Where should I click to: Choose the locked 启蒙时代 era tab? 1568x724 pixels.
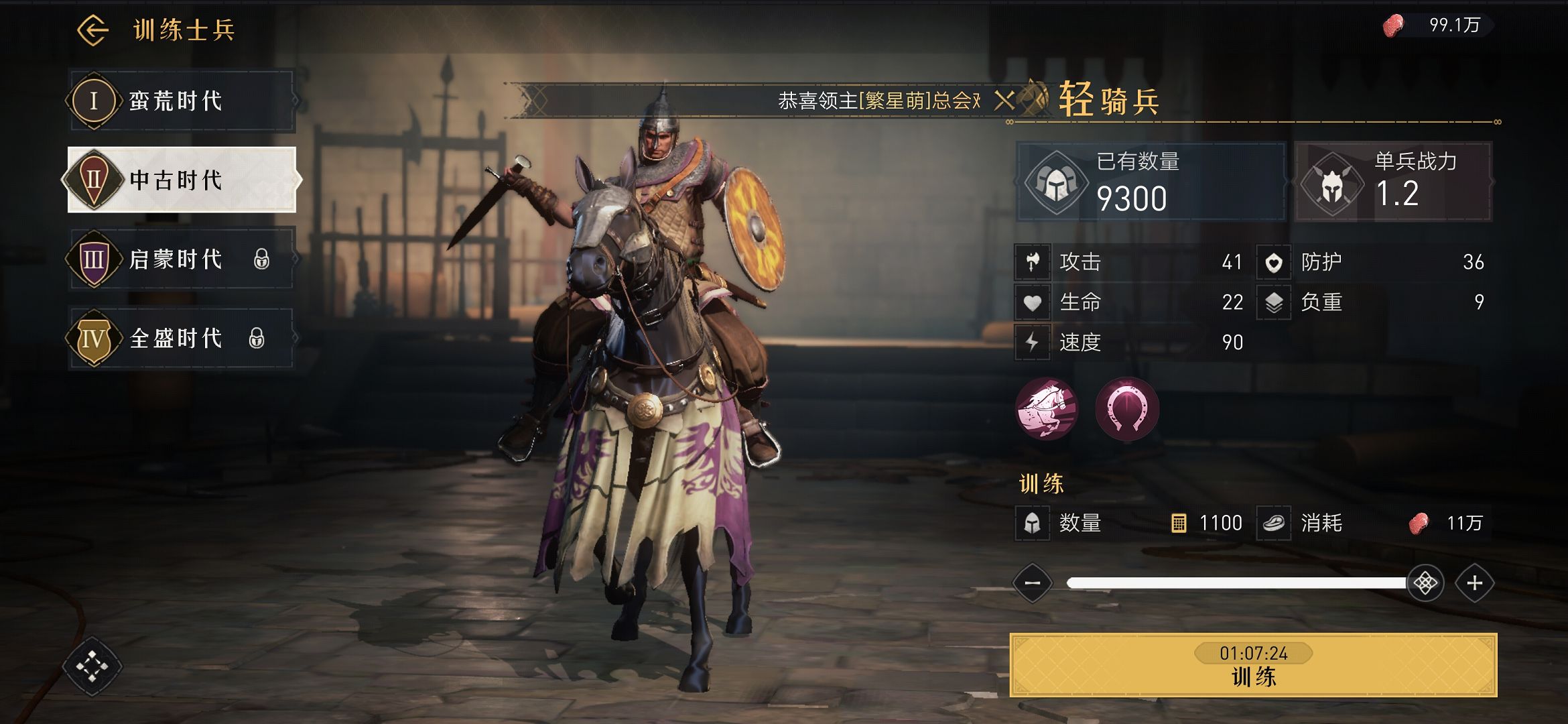click(181, 259)
